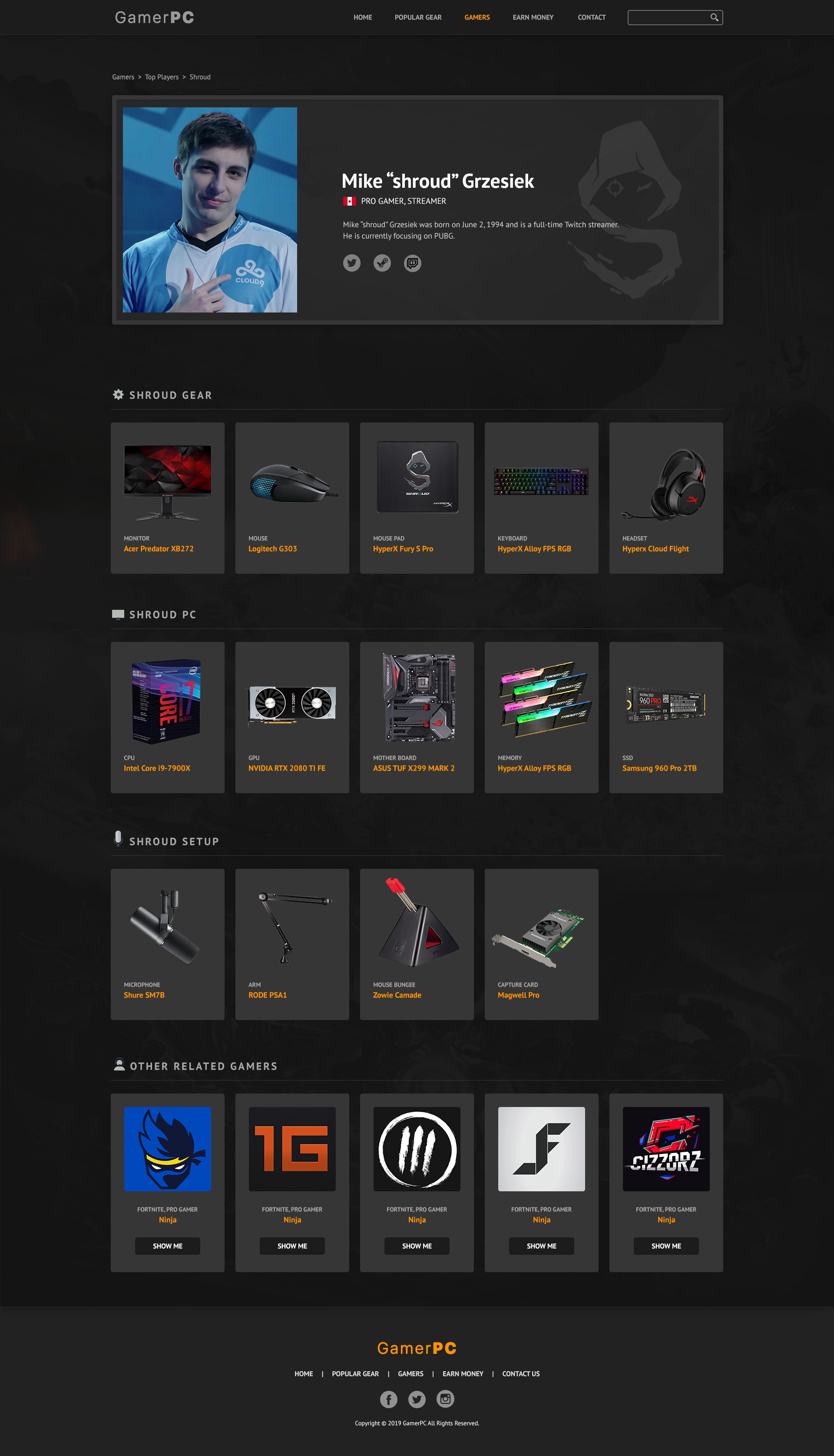Click the Instagram icon in the footer
This screenshot has height=1456, width=834.
click(445, 1399)
